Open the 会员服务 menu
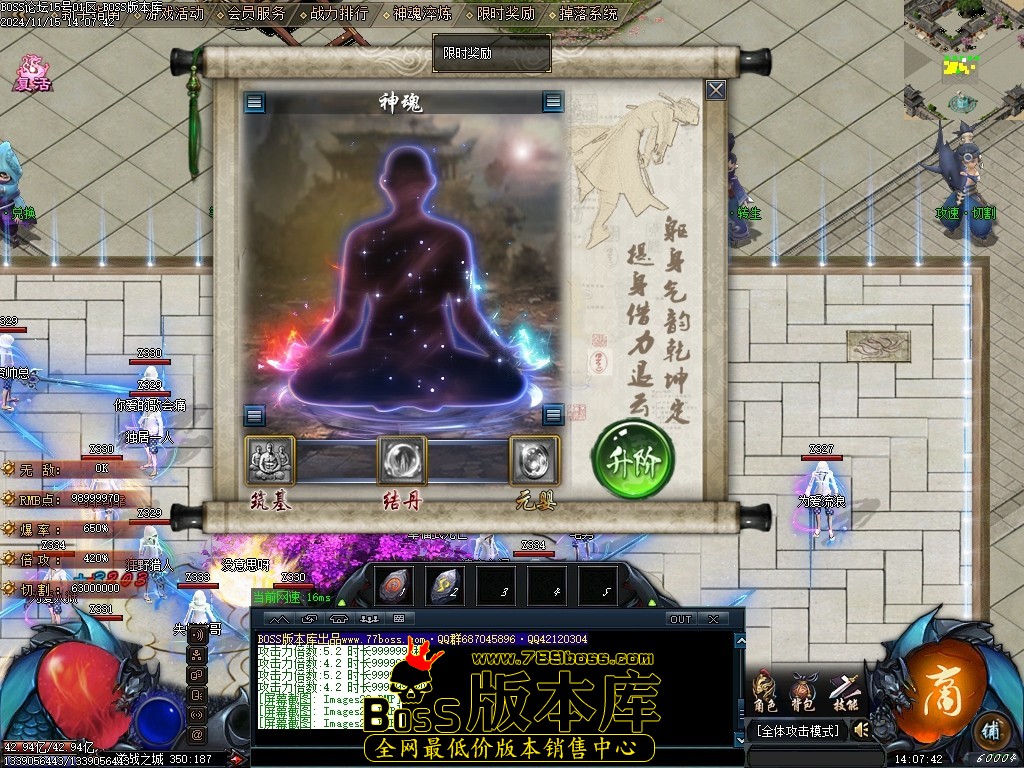Viewport: 1024px width, 768px height. point(256,14)
